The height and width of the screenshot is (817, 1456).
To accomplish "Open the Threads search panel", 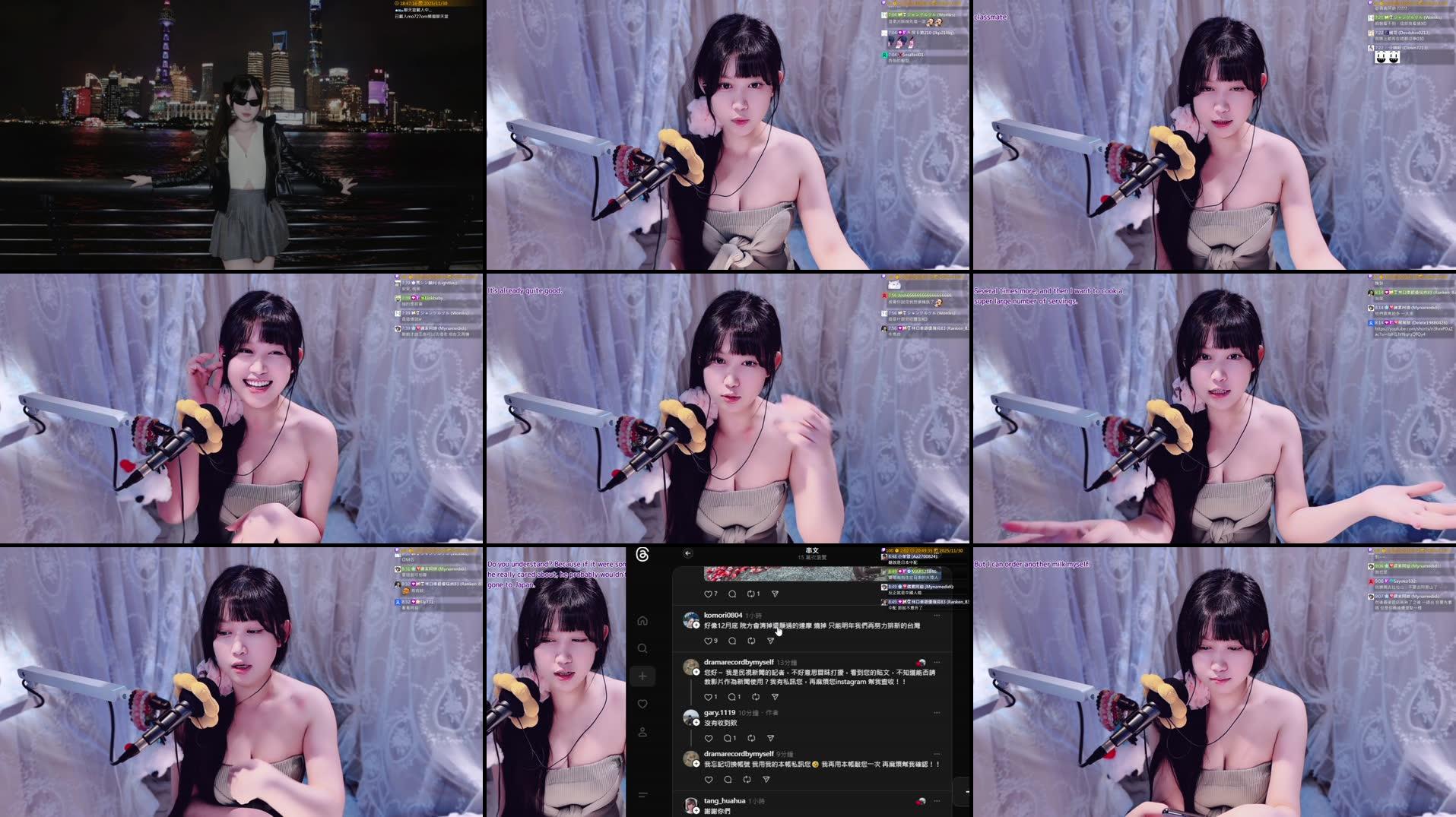I will click(642, 648).
